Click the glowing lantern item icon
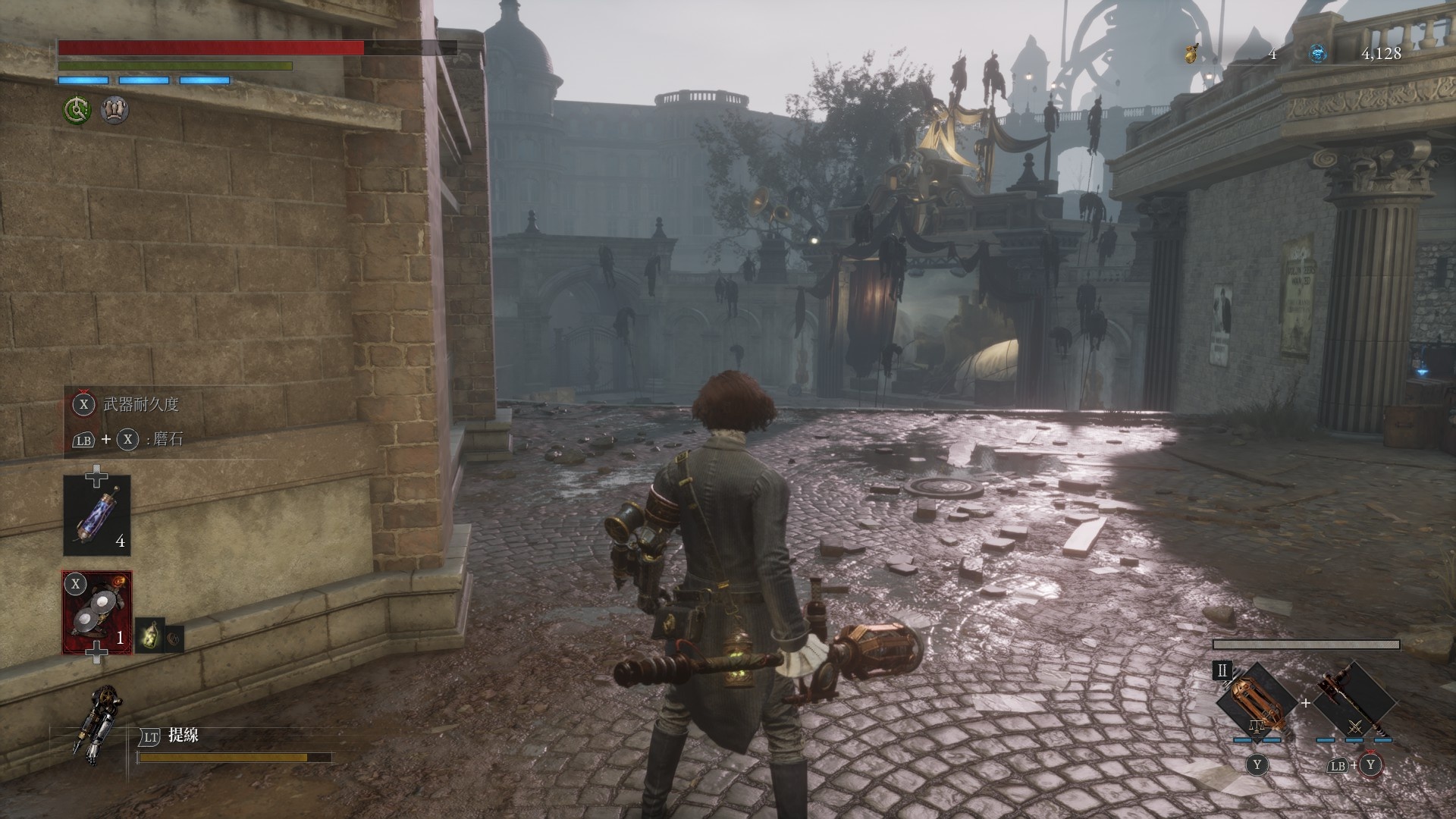1456x819 pixels. click(x=149, y=635)
